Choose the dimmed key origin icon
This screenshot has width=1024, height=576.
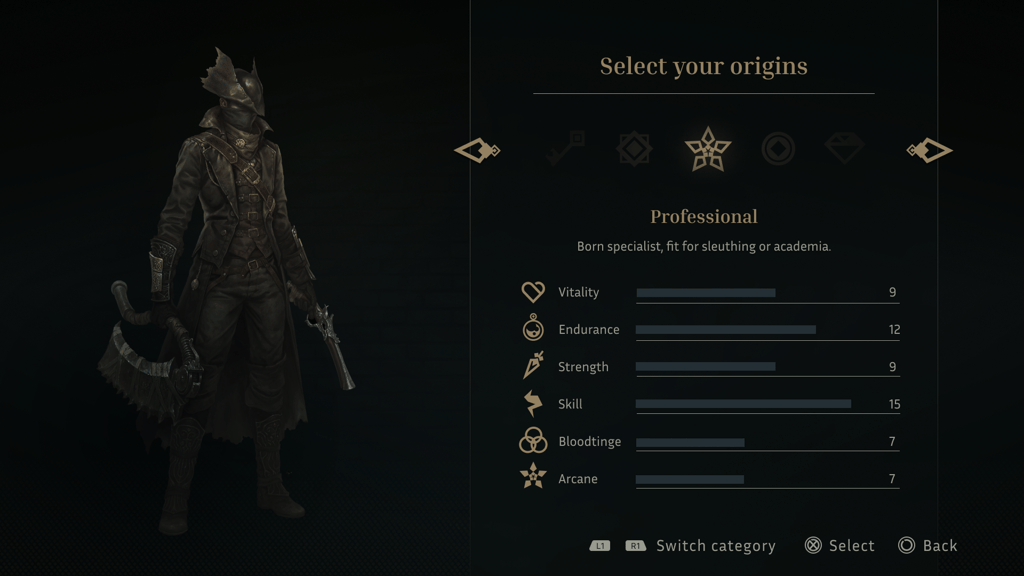click(x=565, y=149)
